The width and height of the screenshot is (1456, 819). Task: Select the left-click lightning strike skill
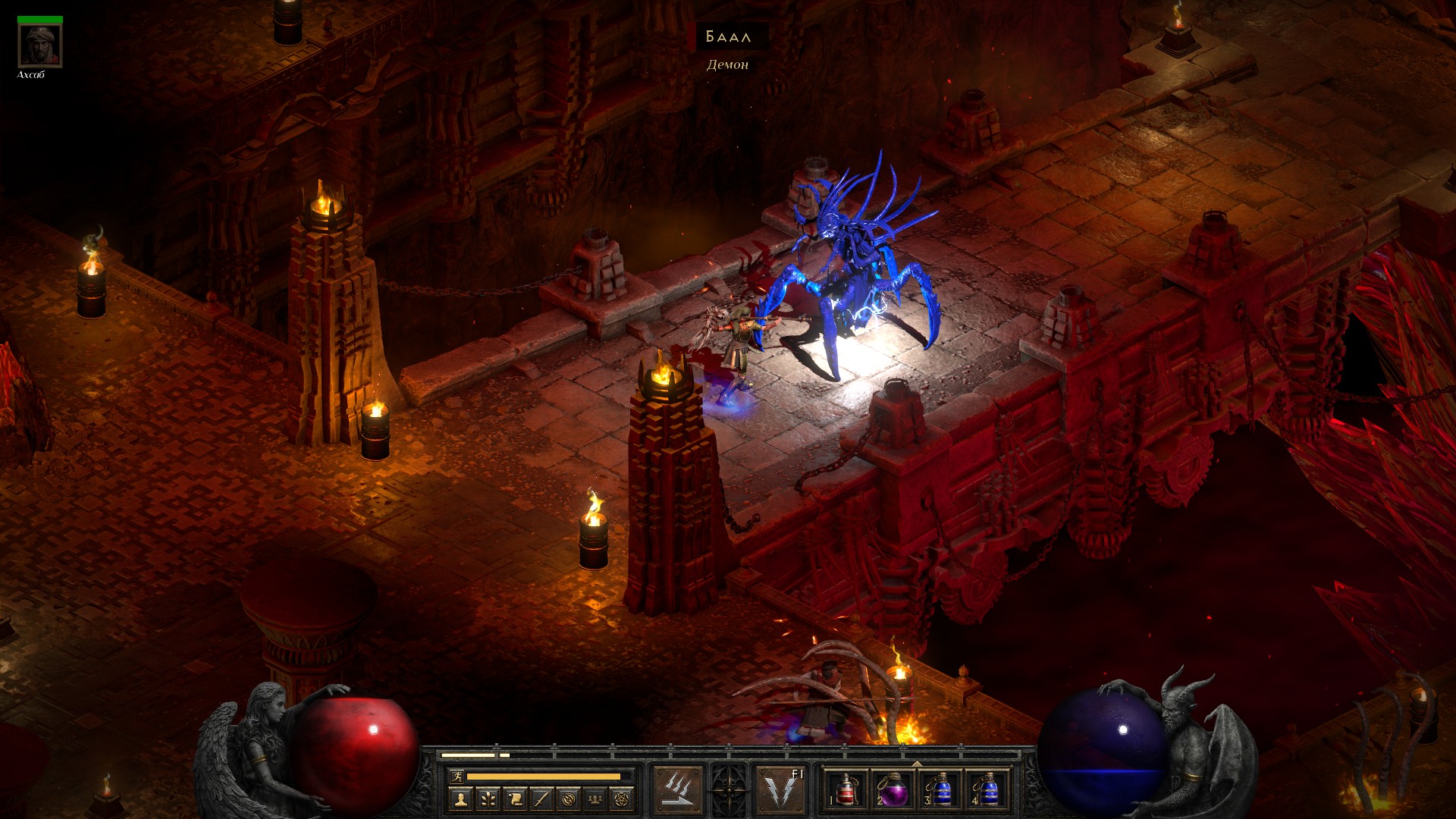[x=678, y=790]
